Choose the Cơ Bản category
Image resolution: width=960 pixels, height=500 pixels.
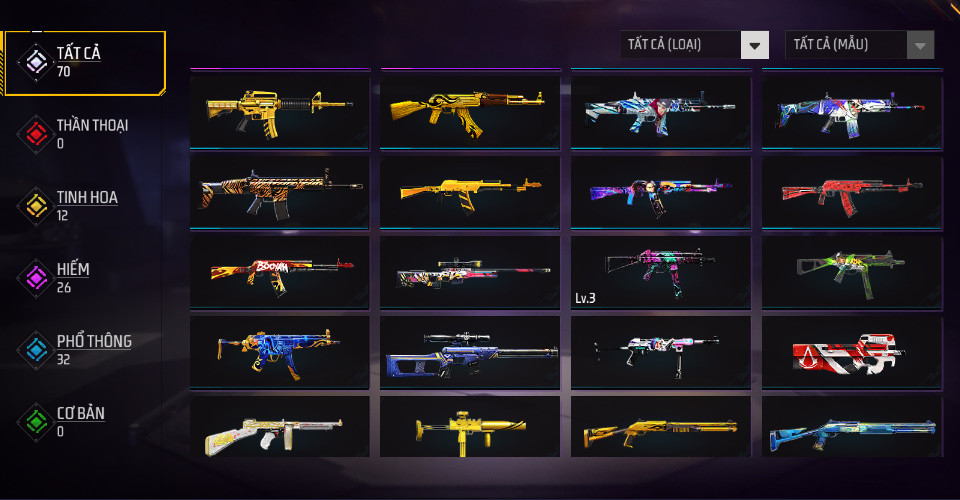click(x=80, y=421)
